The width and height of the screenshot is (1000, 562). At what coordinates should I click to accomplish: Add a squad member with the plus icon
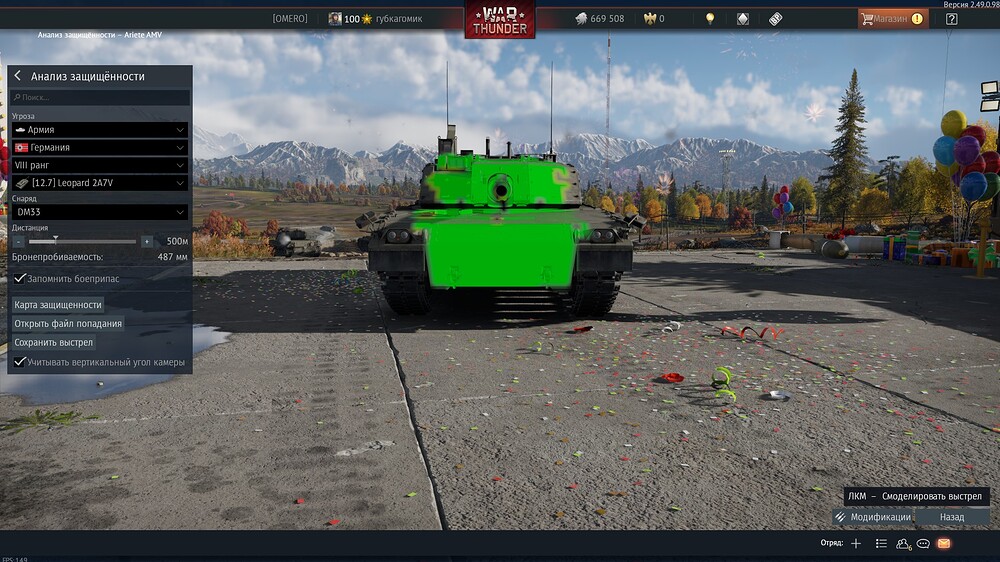856,544
